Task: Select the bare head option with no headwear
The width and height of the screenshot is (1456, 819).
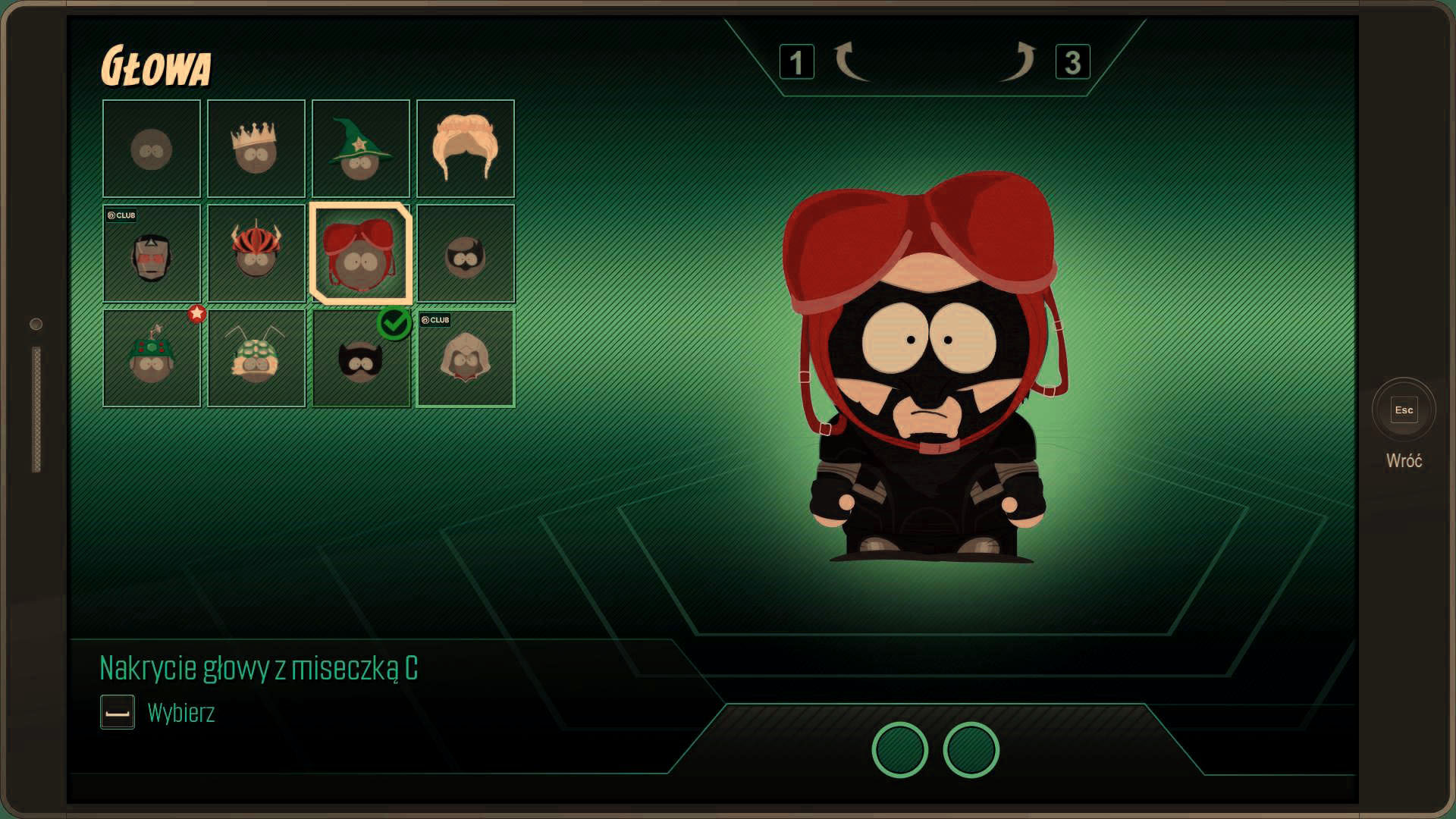Action: point(152,149)
